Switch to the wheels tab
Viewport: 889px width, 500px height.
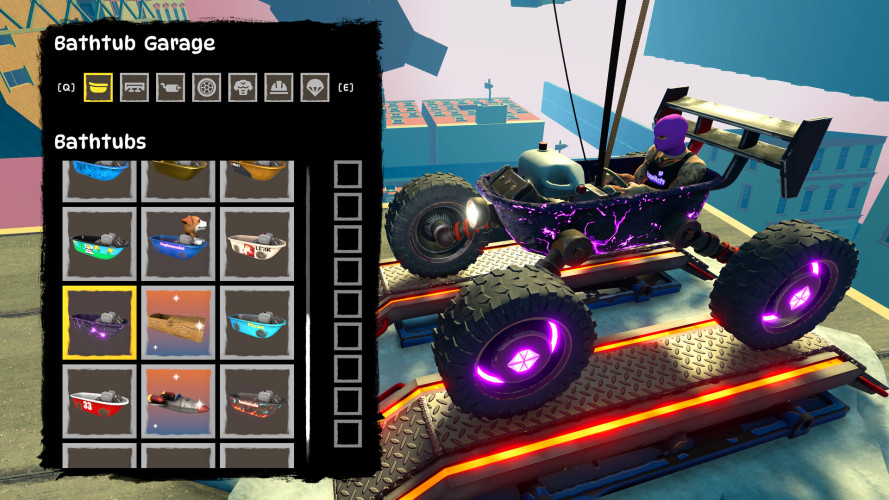pyautogui.click(x=207, y=87)
